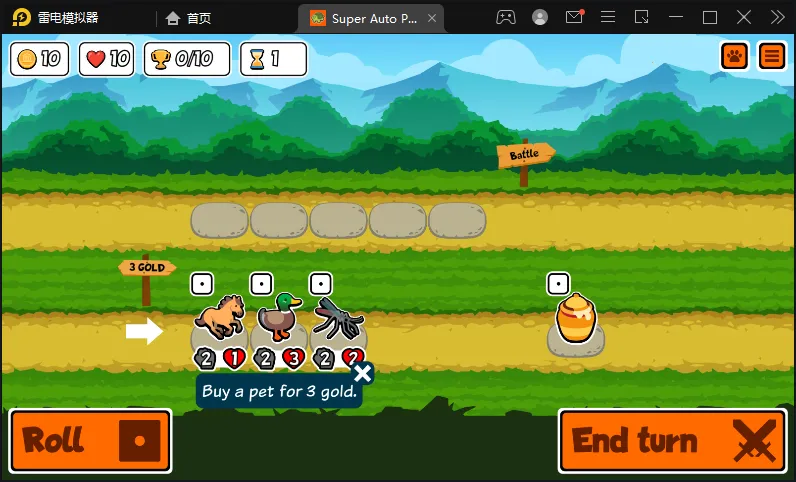796x482 pixels.
Task: End the current turn
Action: (668, 440)
